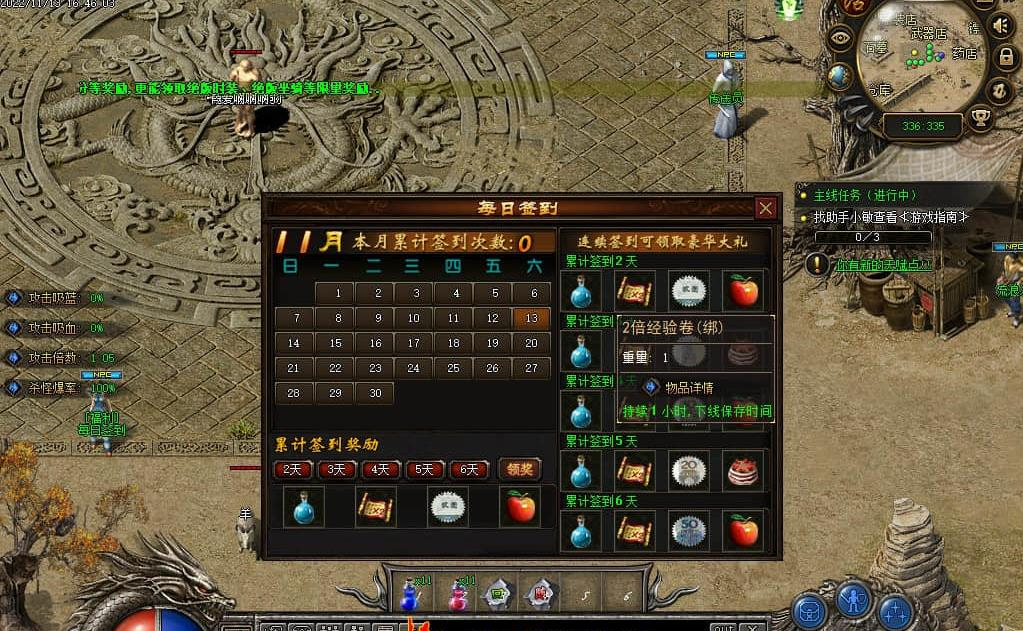Select the 3天 reward tab
This screenshot has width=1023, height=631.
pos(338,470)
